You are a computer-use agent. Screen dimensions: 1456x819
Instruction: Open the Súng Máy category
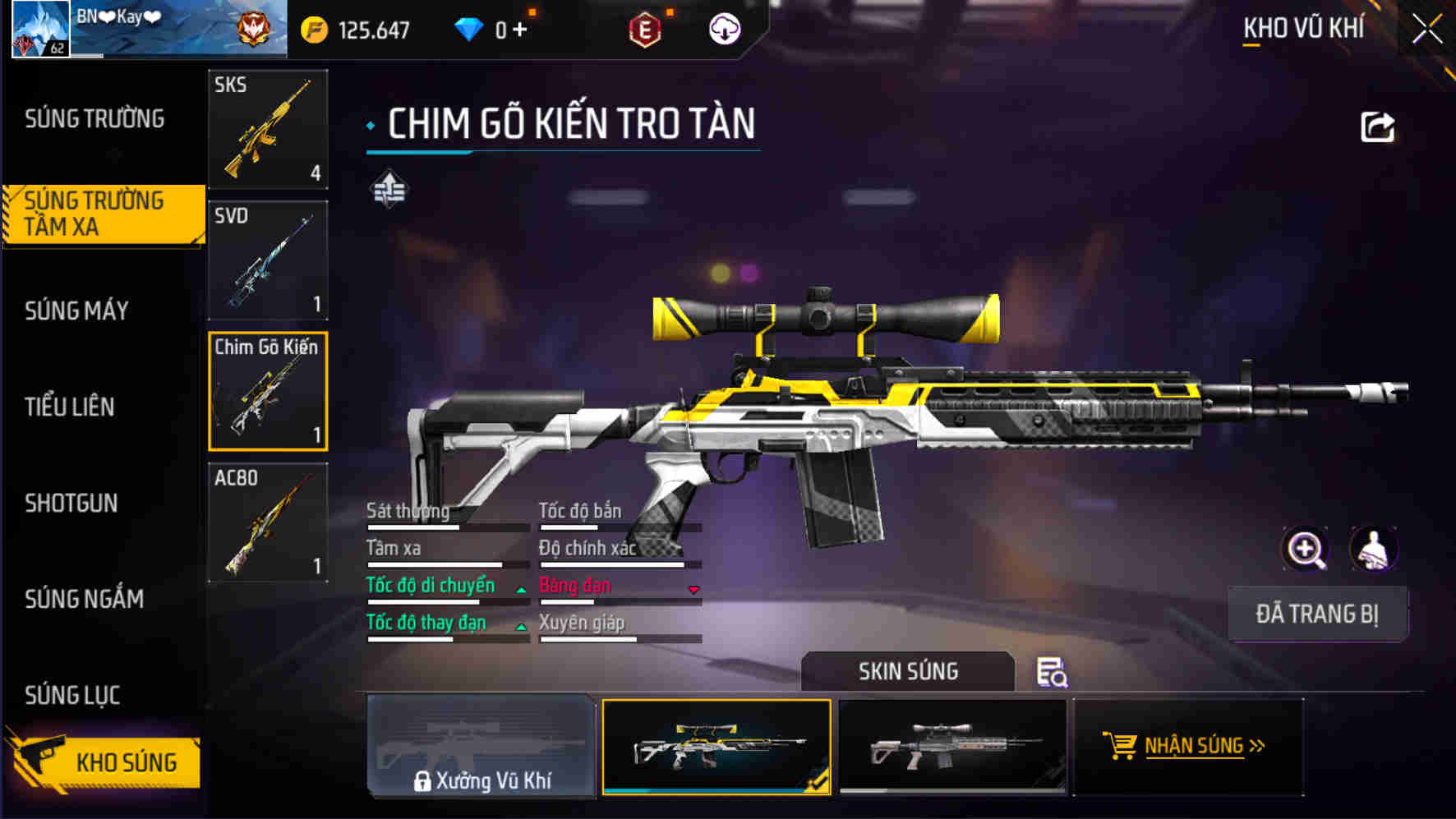pos(76,311)
